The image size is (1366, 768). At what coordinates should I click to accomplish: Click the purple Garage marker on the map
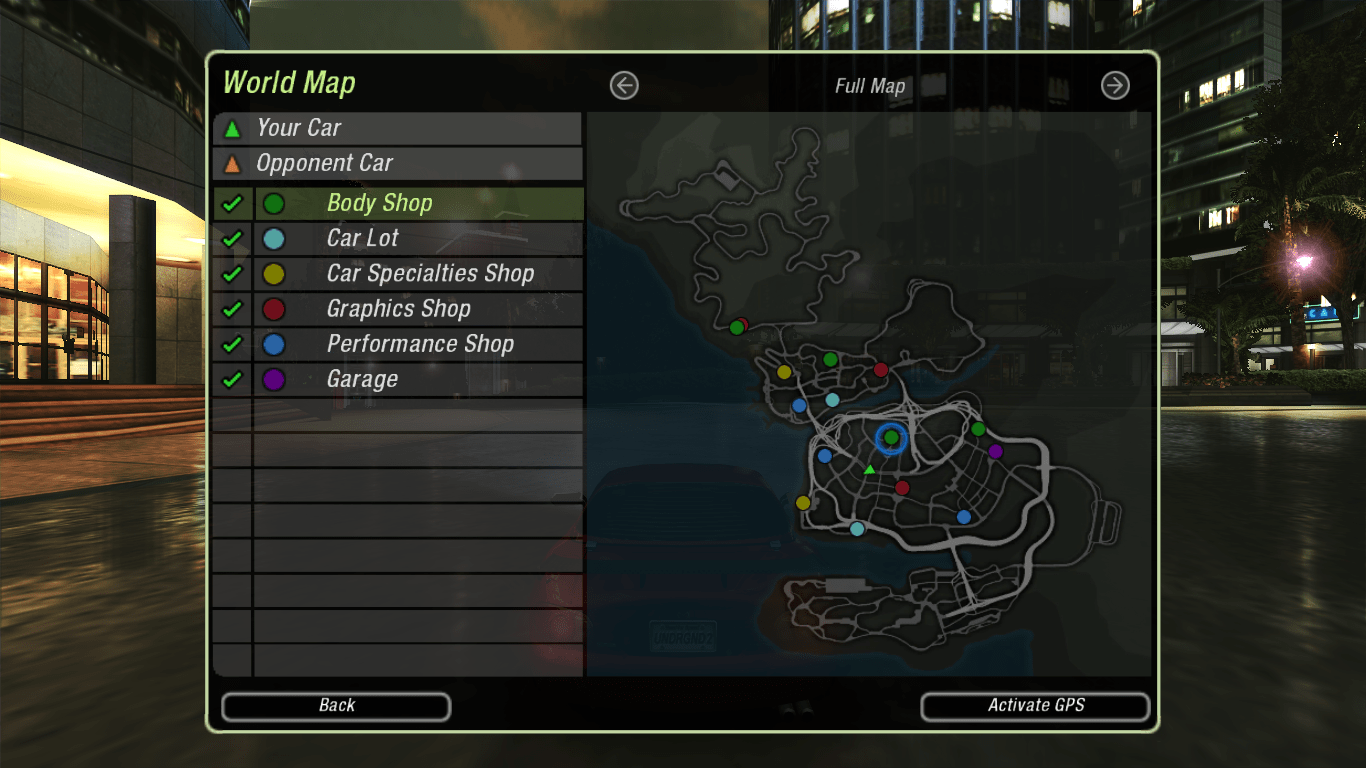click(x=995, y=451)
